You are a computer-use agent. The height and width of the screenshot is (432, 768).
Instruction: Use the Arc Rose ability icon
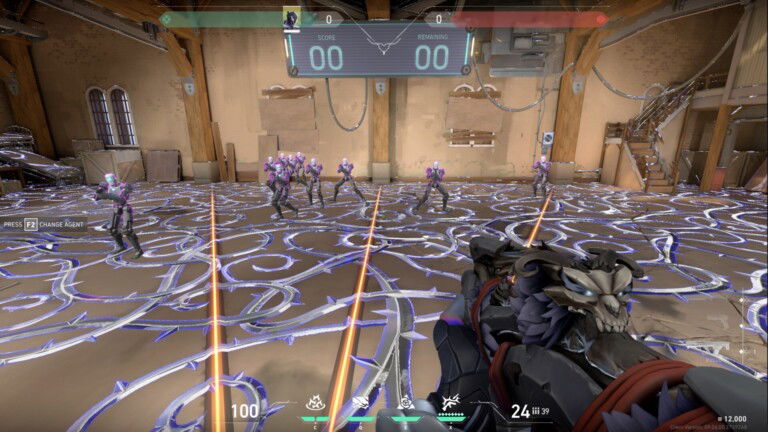click(x=406, y=405)
